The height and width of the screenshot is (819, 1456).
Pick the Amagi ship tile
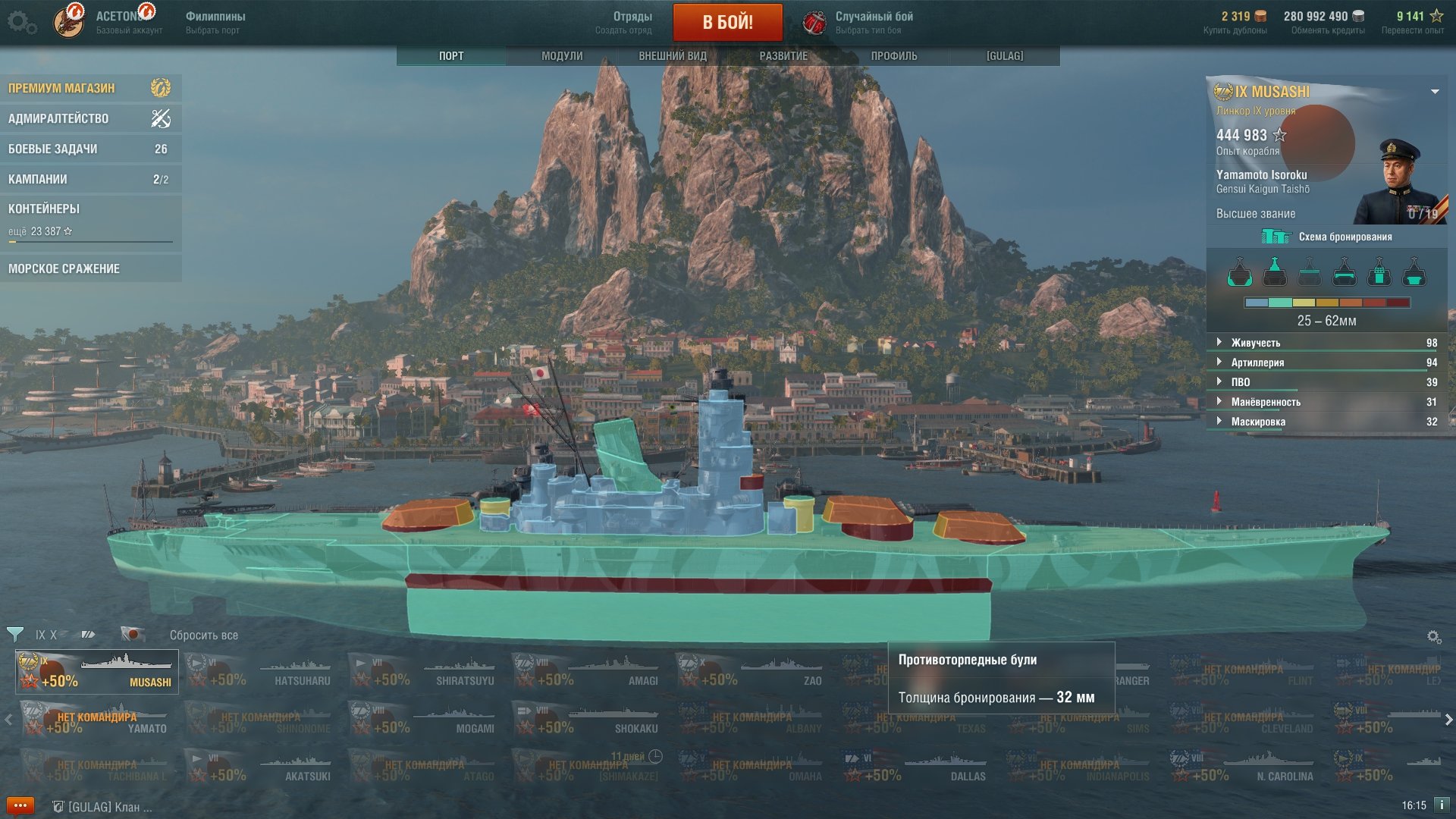588,672
